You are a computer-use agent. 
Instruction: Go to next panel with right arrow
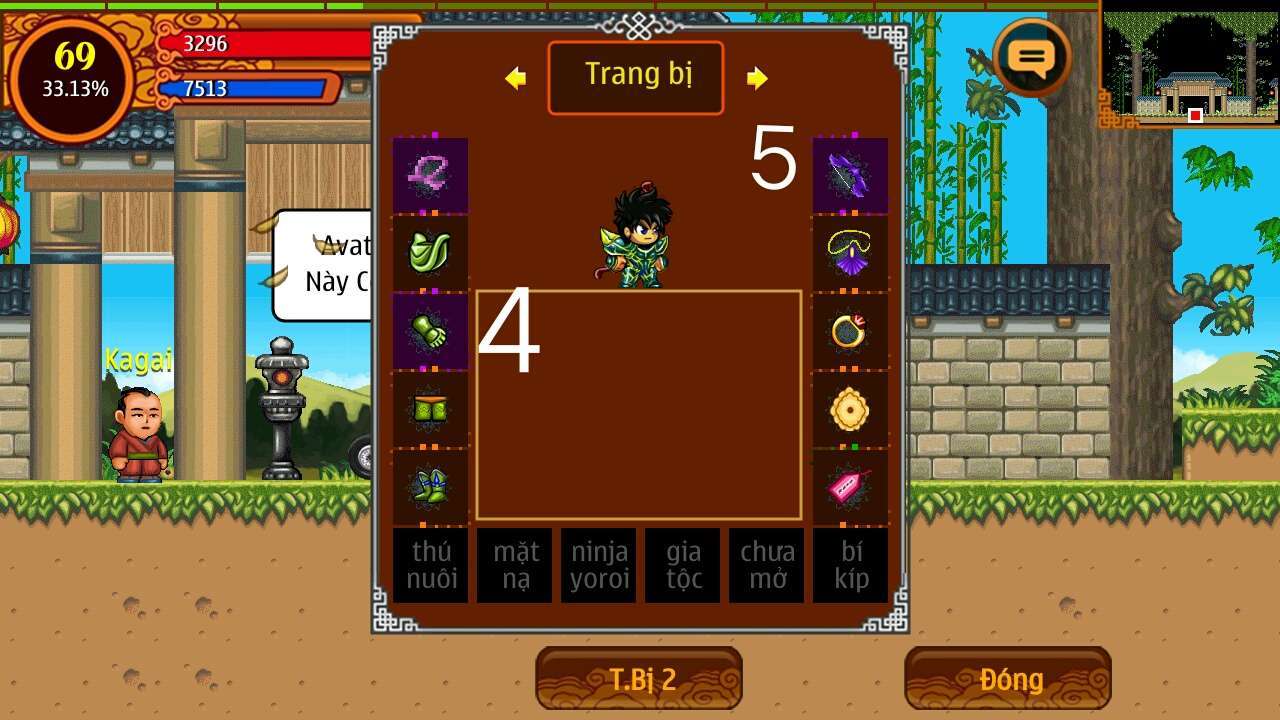pyautogui.click(x=757, y=78)
